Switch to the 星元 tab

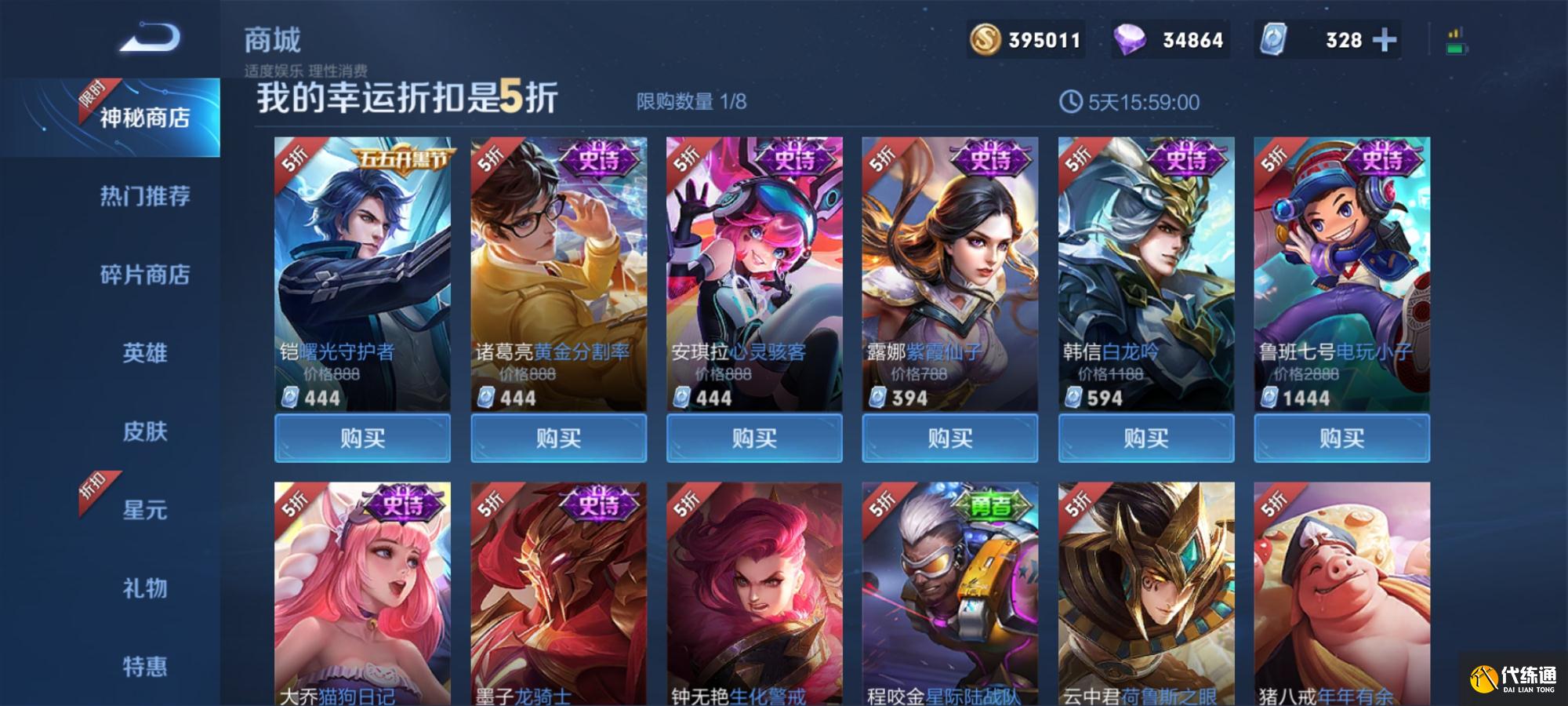point(144,510)
